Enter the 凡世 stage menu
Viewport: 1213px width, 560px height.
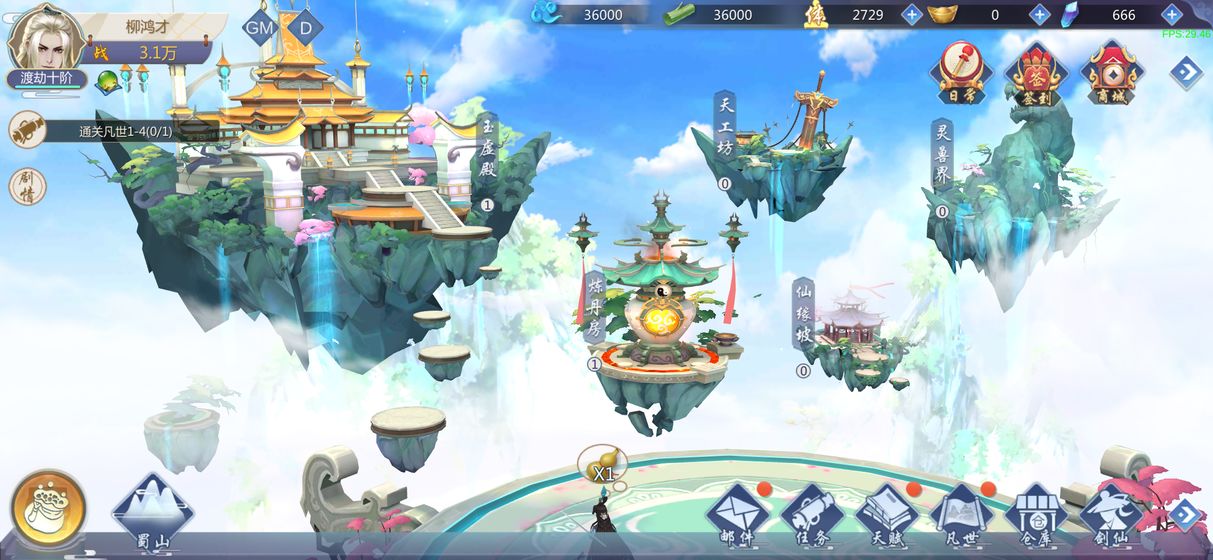(x=962, y=514)
